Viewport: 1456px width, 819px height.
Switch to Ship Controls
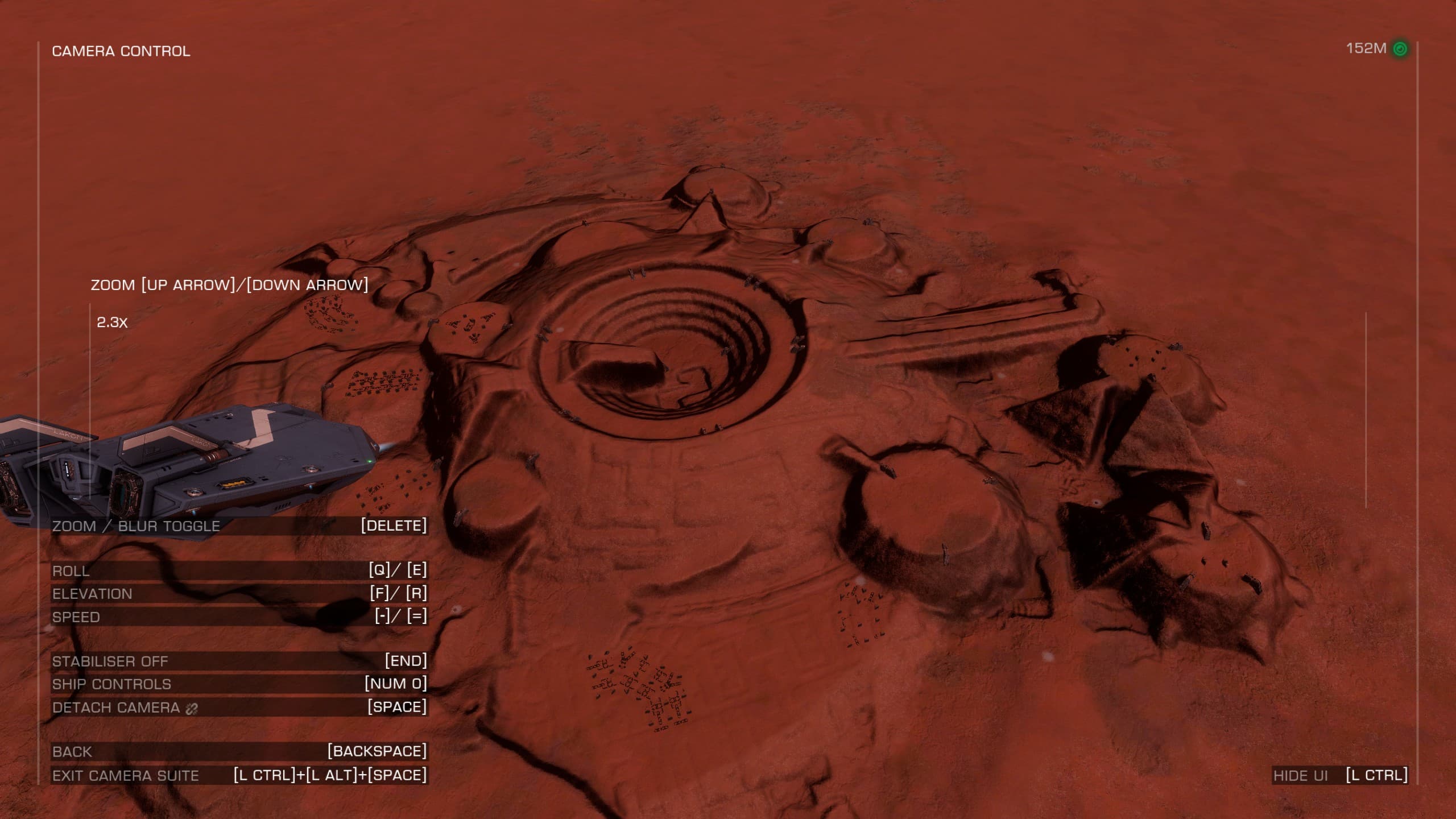point(239,684)
